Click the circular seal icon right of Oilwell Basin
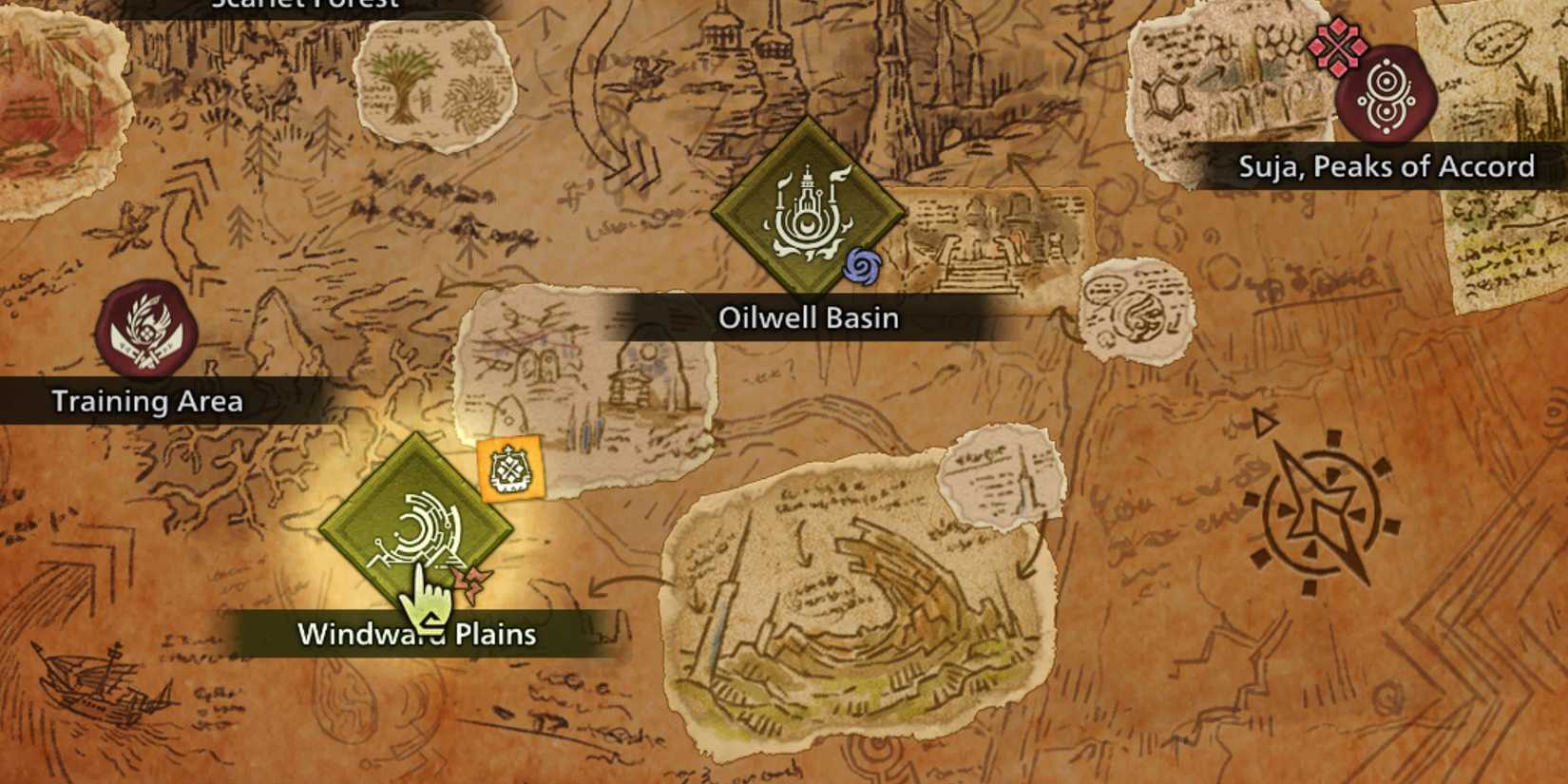 (1138, 315)
